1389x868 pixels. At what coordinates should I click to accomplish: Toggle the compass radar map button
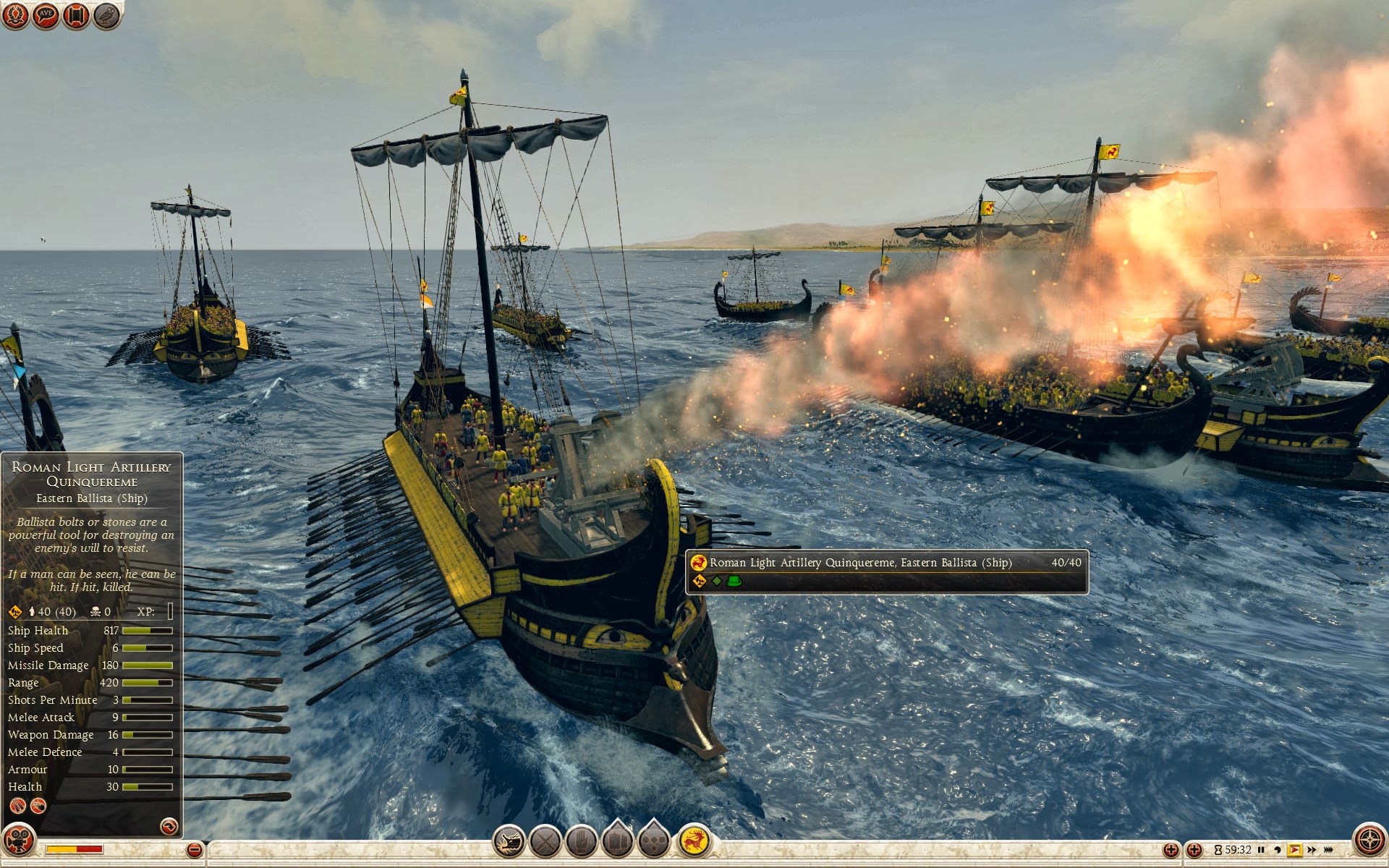tap(1369, 841)
